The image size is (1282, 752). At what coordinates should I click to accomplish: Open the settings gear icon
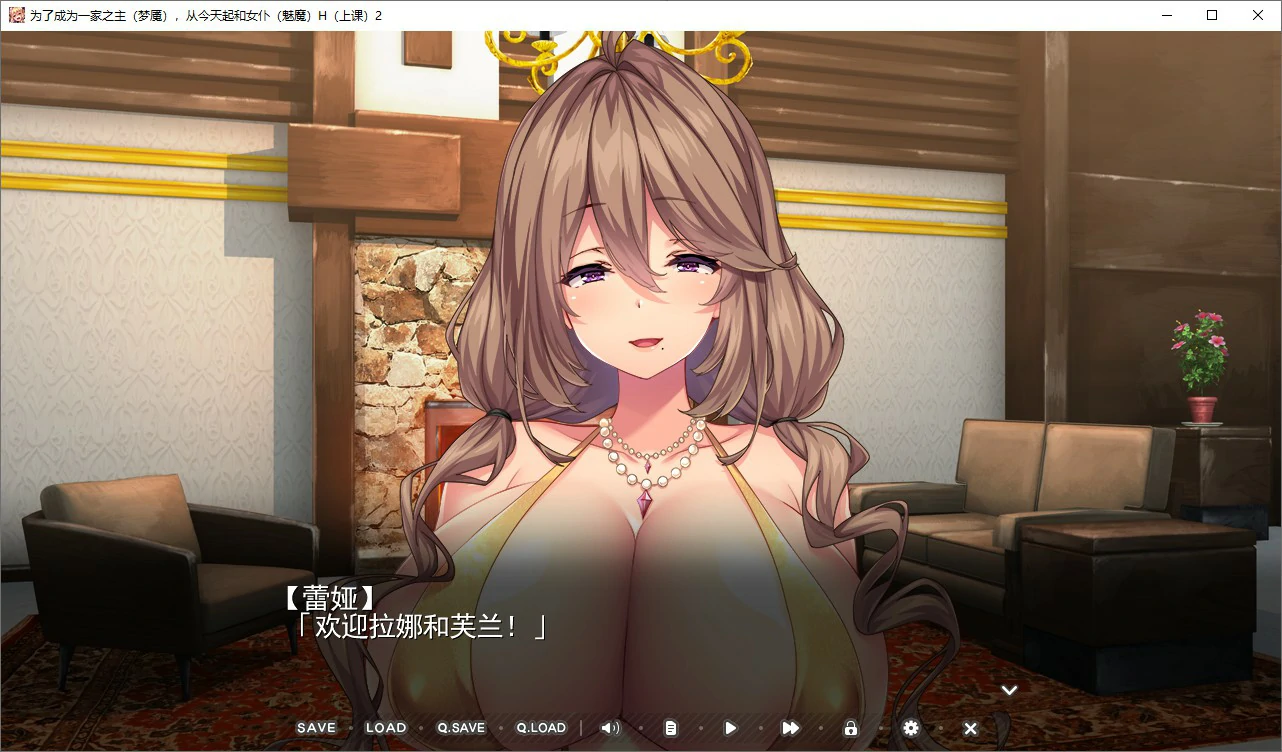coord(910,728)
